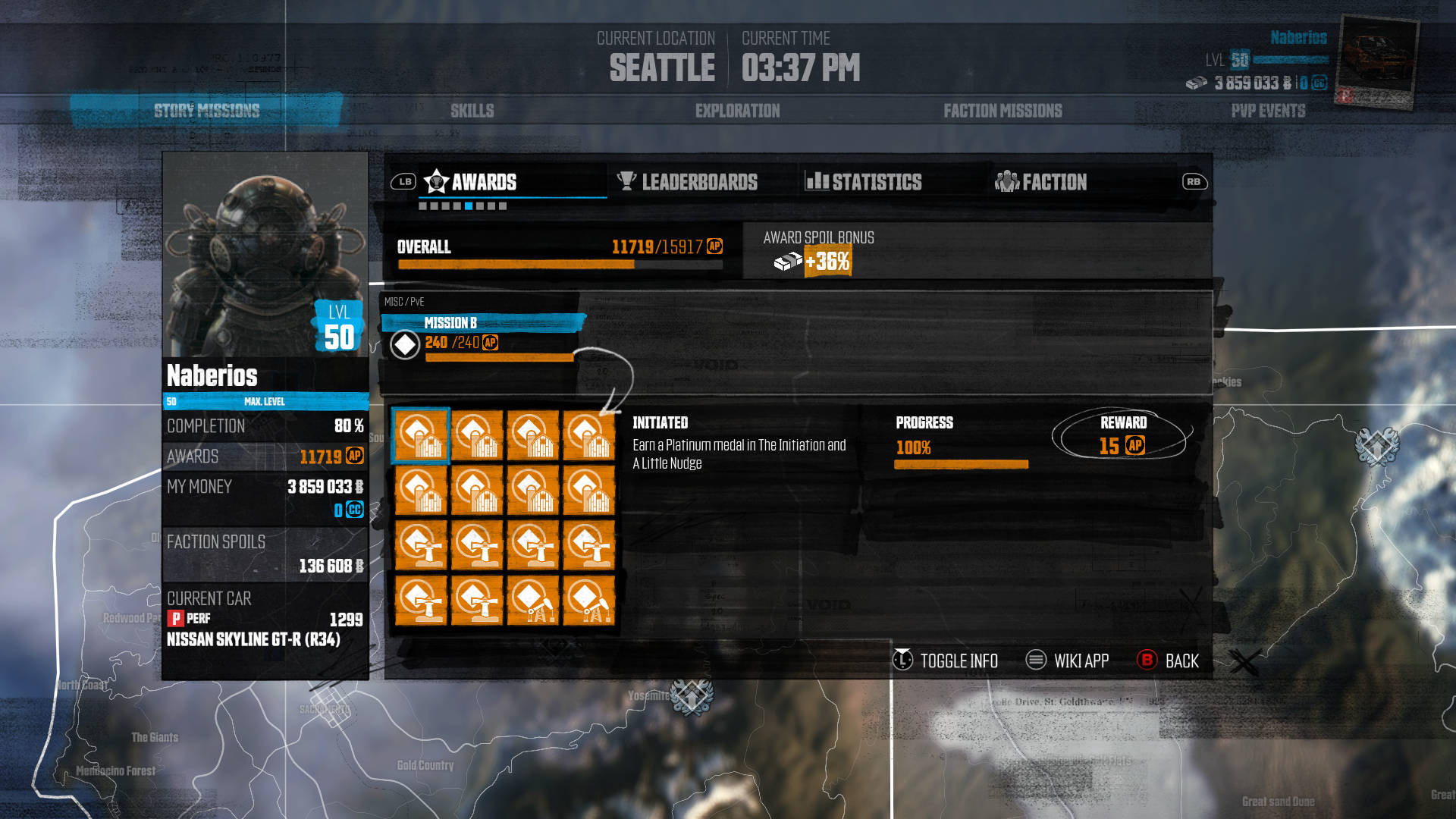Select the highlighted Initiated award tile
This screenshot has width=1456, height=819.
(421, 435)
